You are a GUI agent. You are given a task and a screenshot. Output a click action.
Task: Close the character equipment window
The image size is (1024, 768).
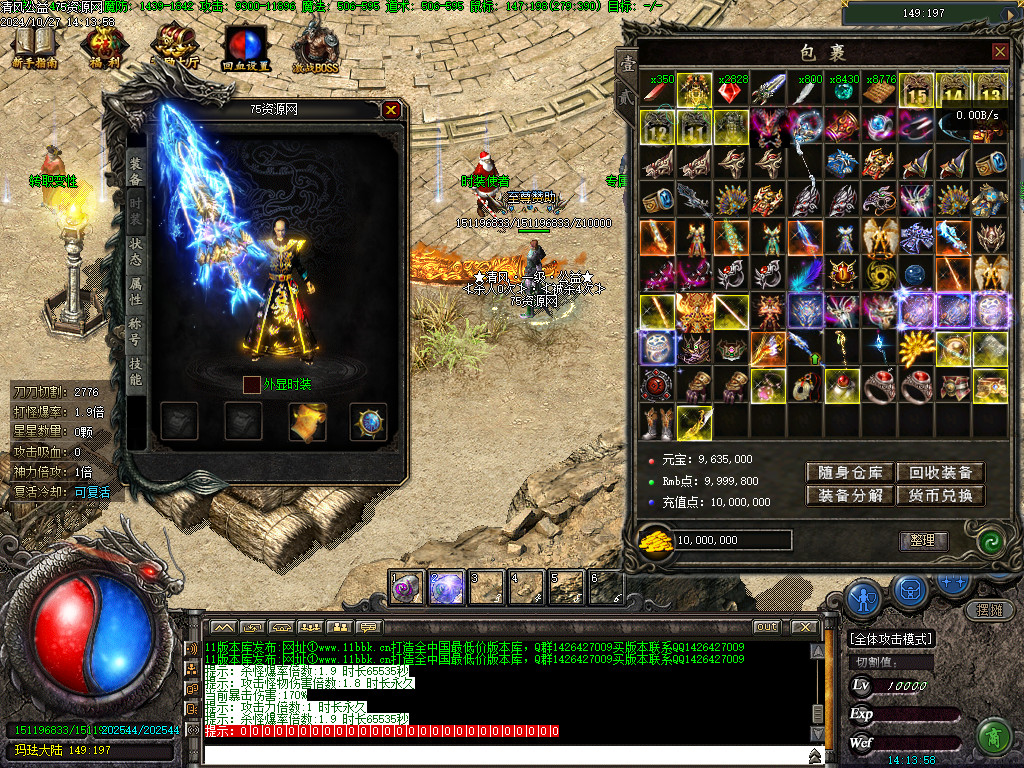click(391, 110)
